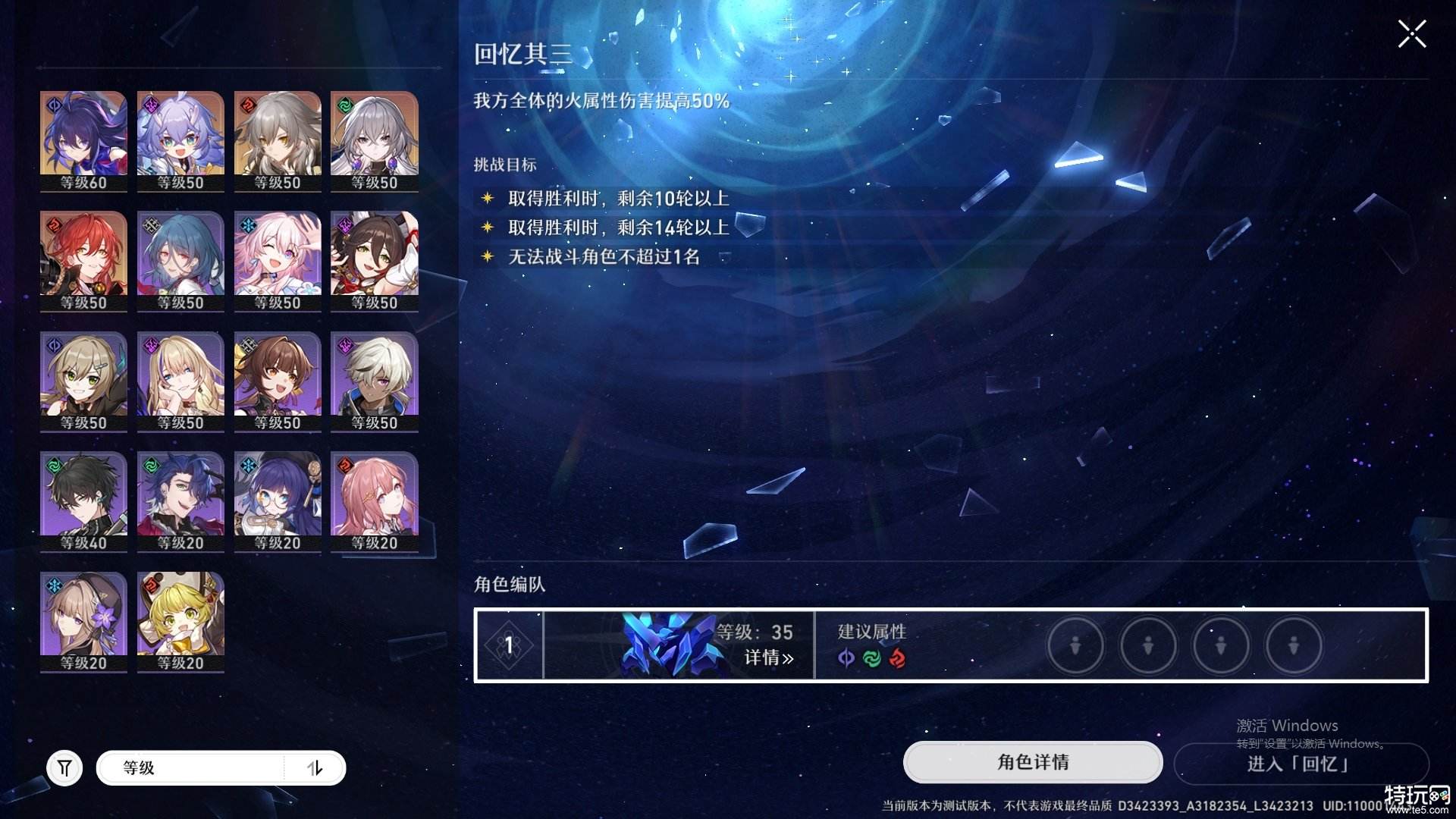Open the character filter funnel icon

(x=64, y=767)
